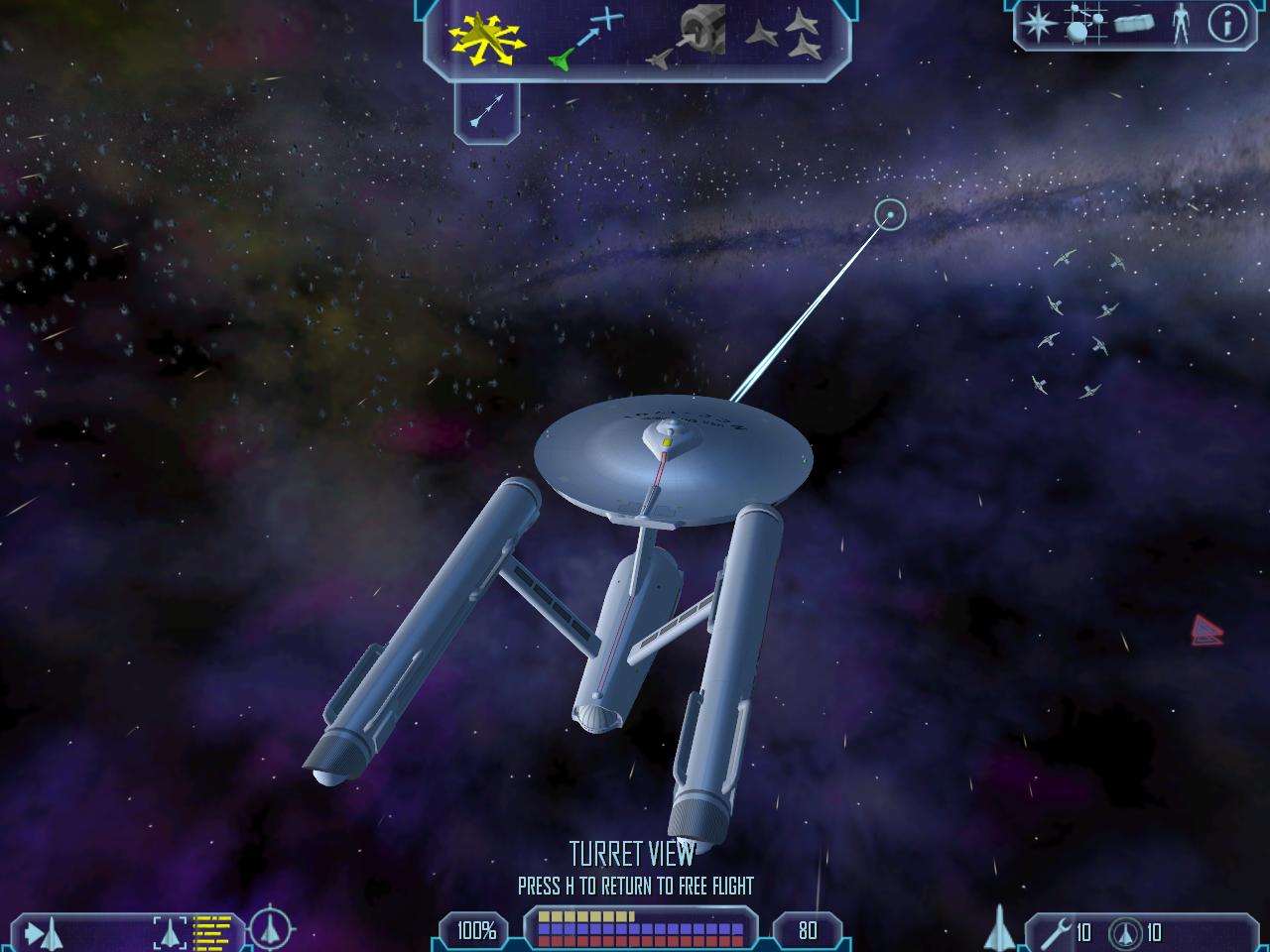Toggle the targeting brackets indicator

pyautogui.click(x=169, y=932)
